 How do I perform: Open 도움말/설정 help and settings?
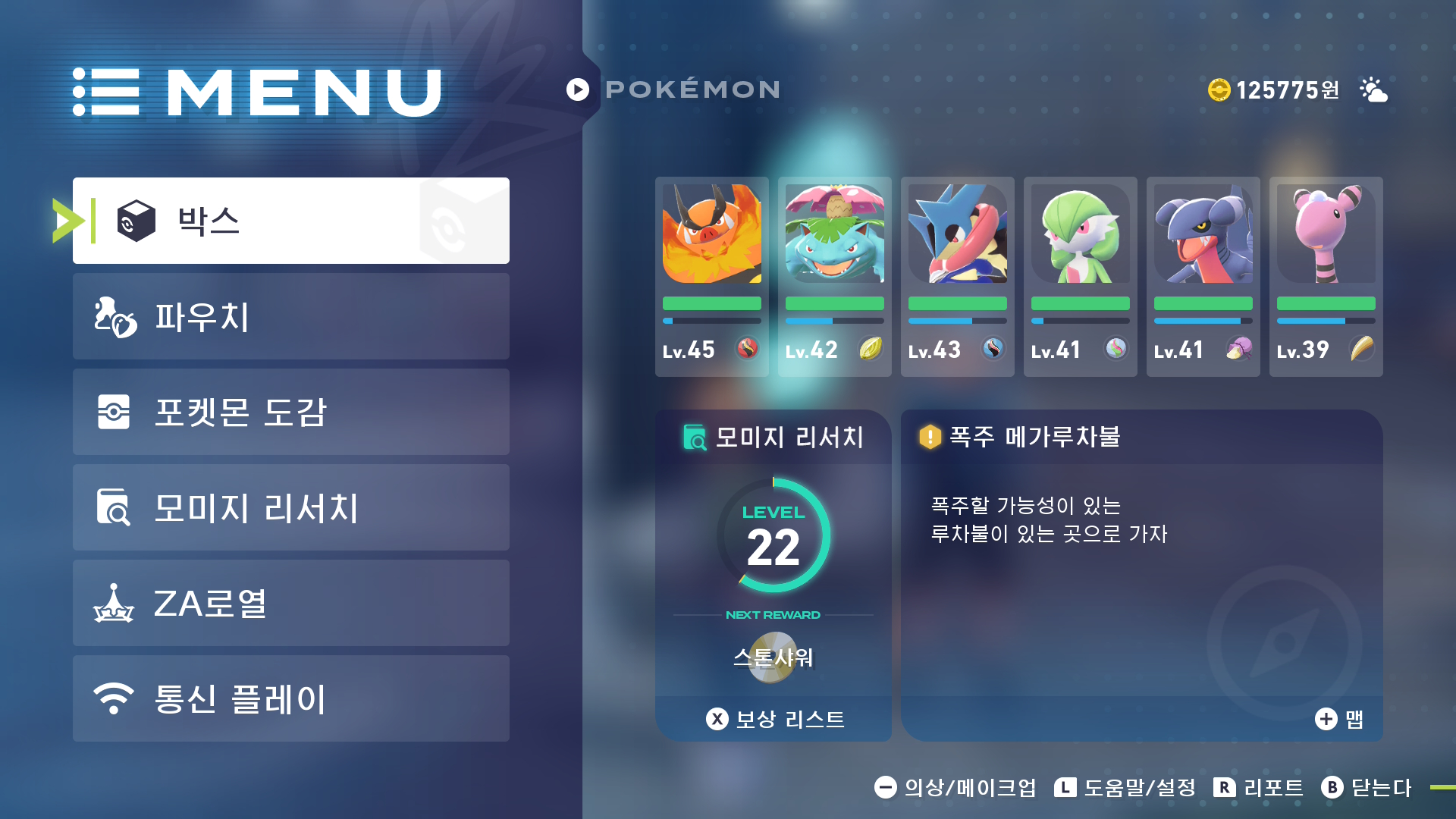(x=1125, y=788)
